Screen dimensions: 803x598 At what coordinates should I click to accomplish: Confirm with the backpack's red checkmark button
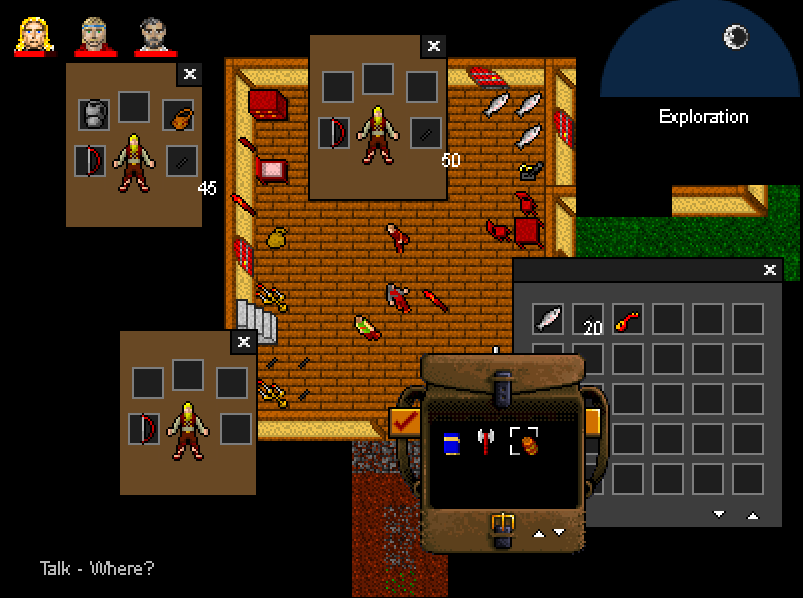[405, 424]
